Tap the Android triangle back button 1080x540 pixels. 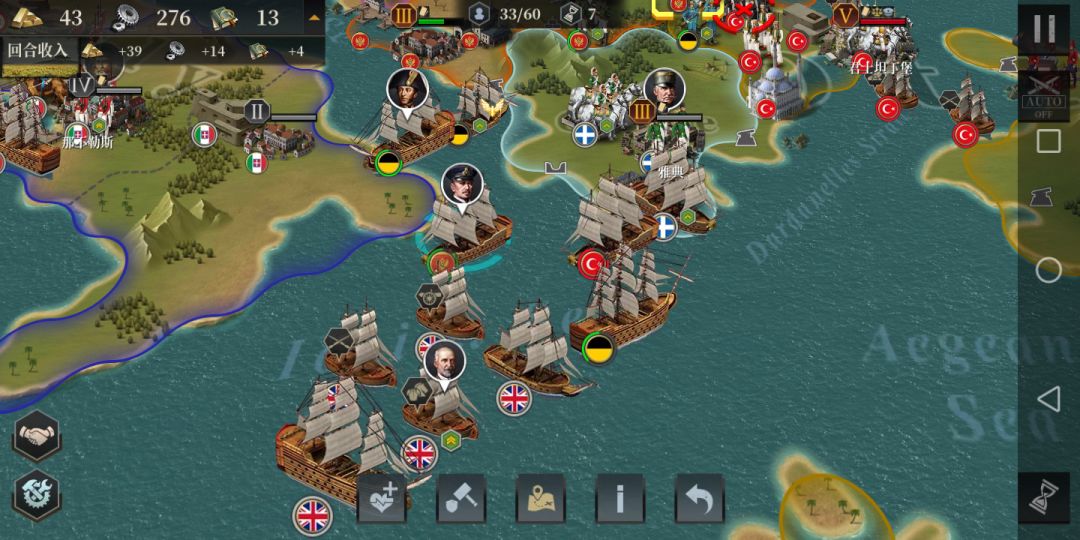(x=1048, y=399)
